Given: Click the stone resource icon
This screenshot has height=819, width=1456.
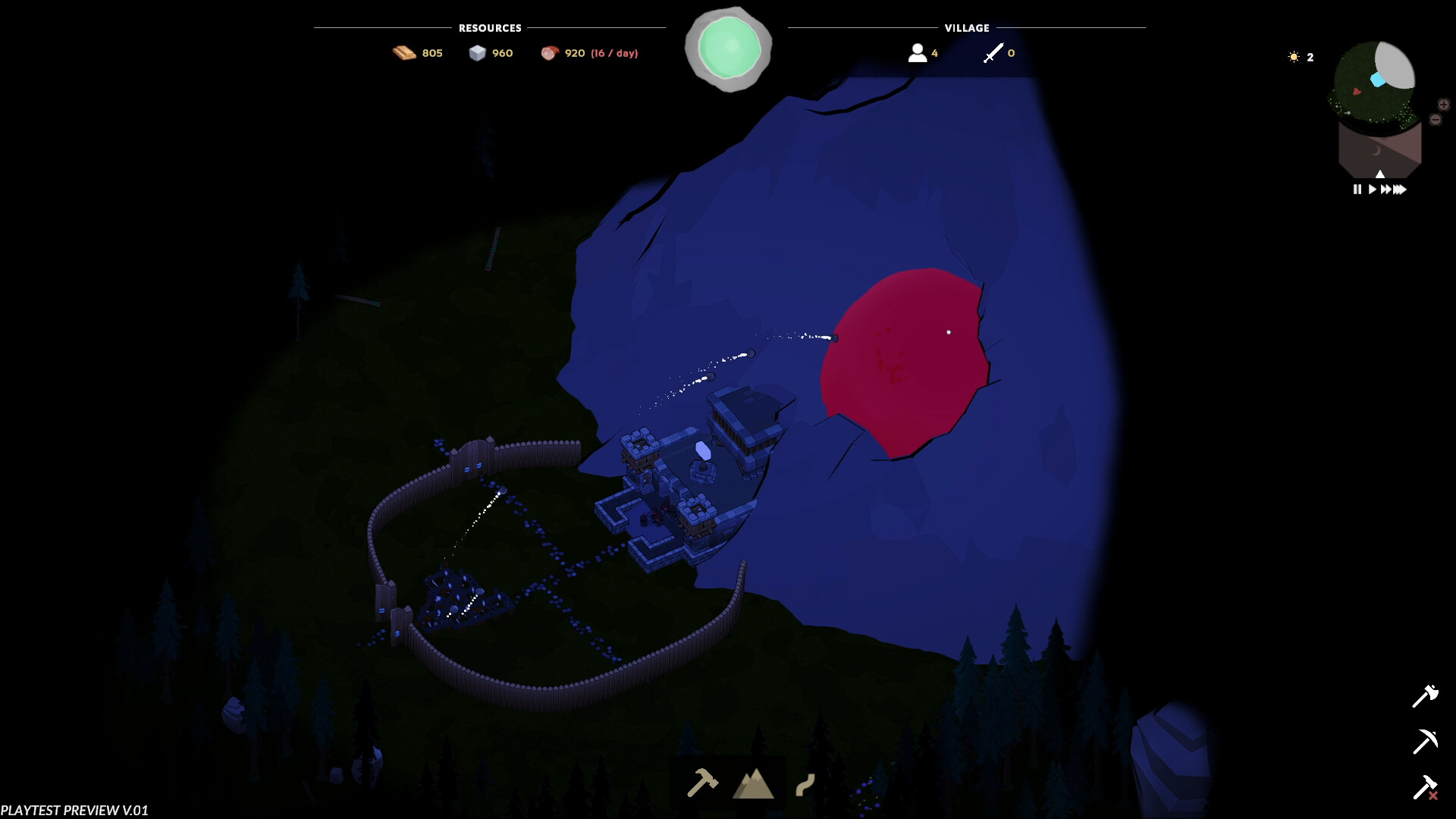Looking at the screenshot, I should pos(479,53).
